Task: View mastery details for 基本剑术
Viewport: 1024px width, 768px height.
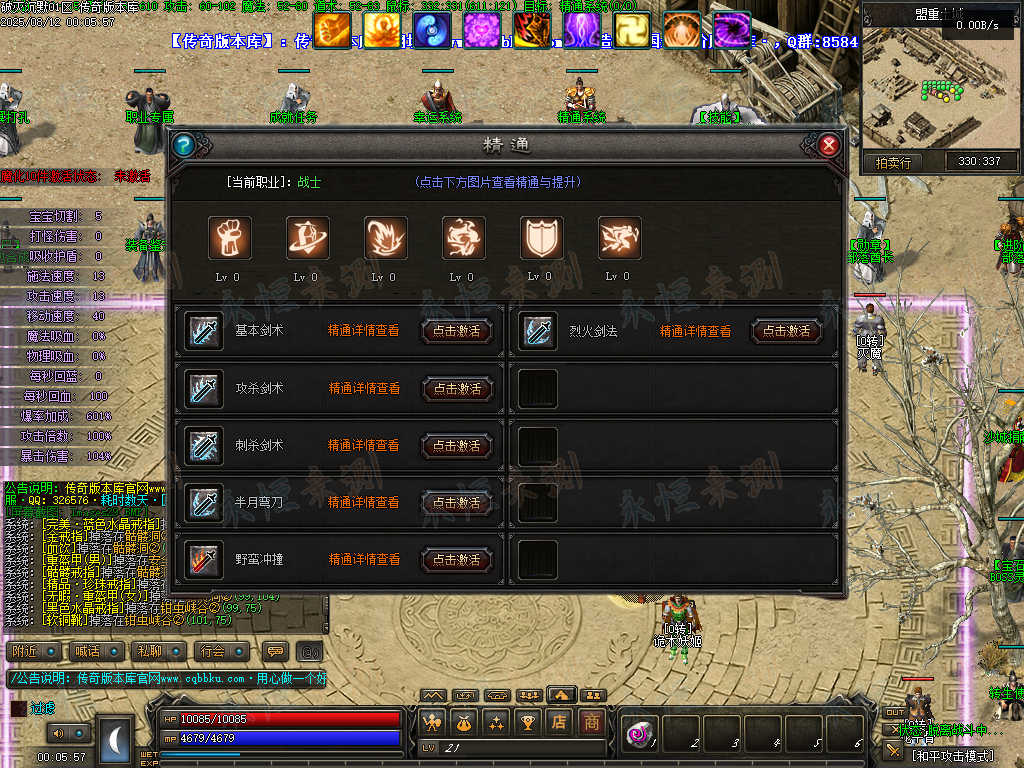Action: coord(363,331)
